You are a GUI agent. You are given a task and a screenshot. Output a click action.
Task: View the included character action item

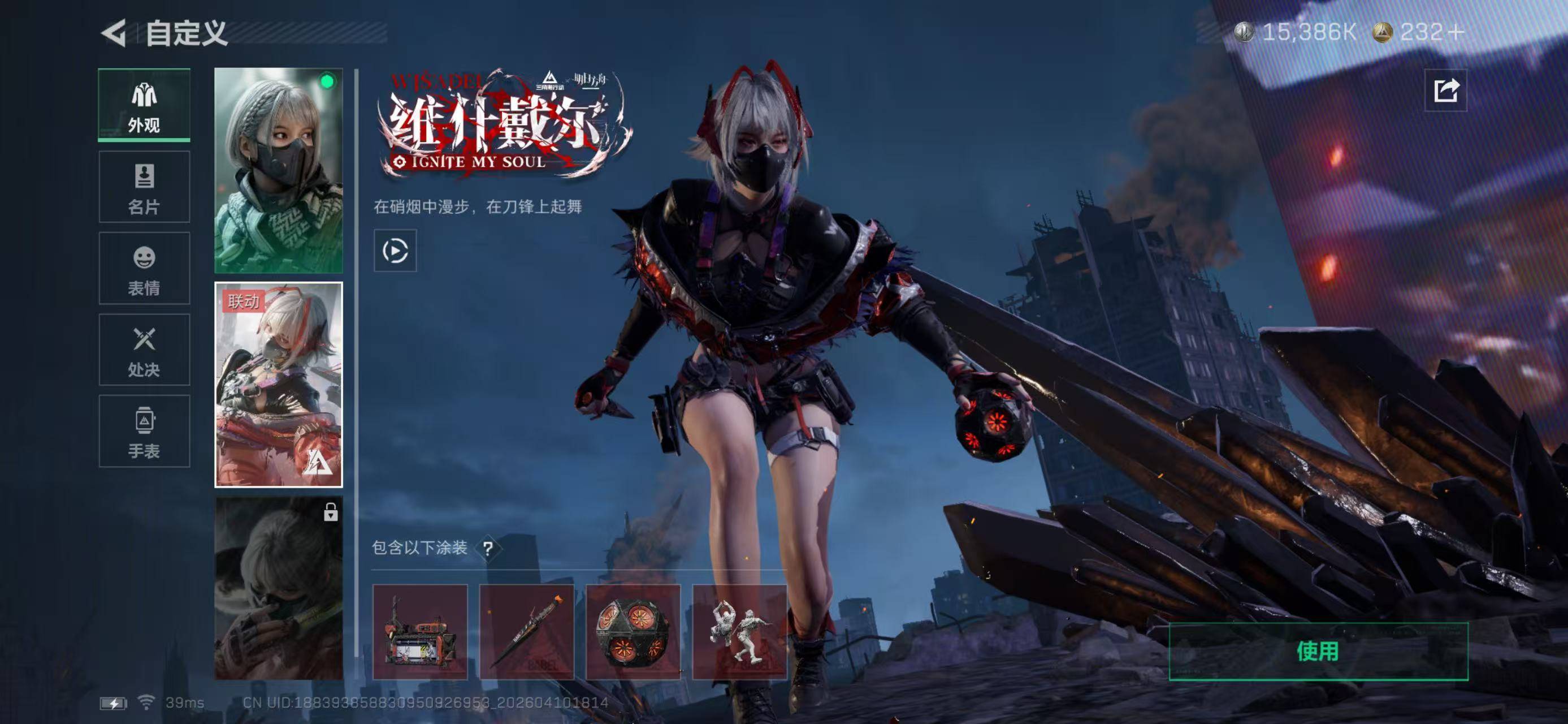pyautogui.click(x=739, y=632)
